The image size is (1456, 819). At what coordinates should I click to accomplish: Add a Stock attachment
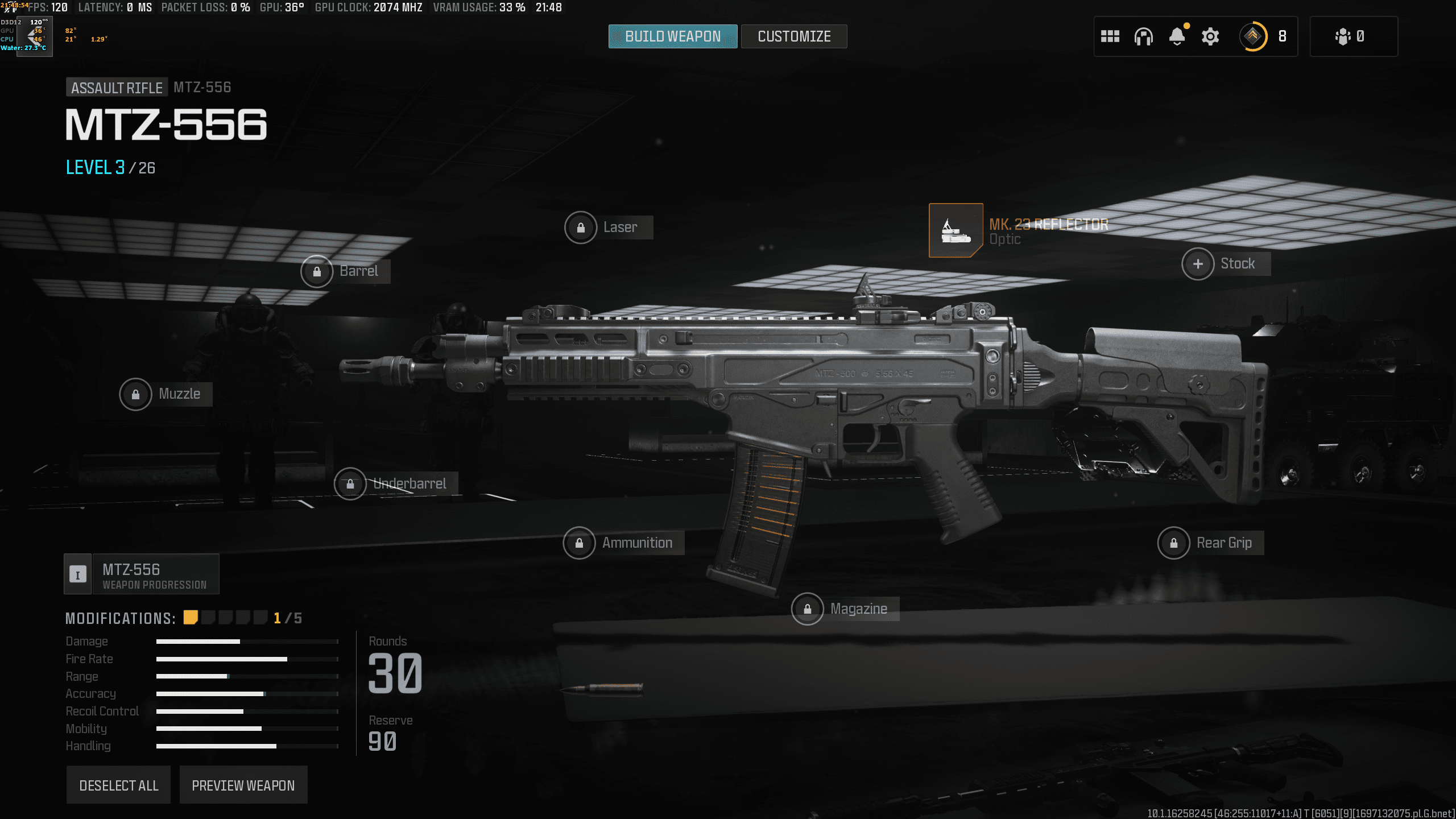1198,264
